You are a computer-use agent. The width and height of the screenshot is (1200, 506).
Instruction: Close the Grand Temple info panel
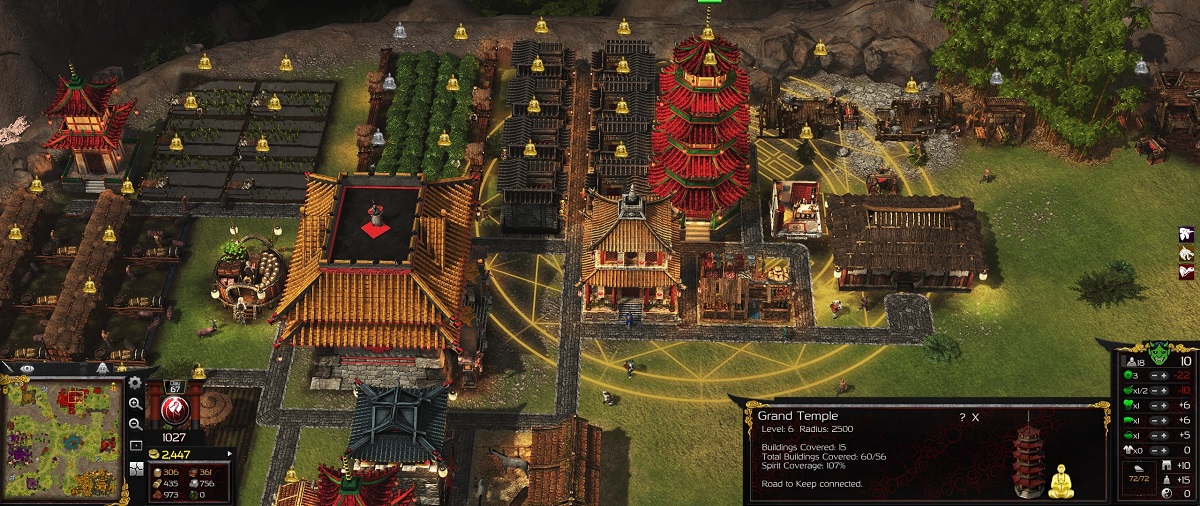coord(976,417)
